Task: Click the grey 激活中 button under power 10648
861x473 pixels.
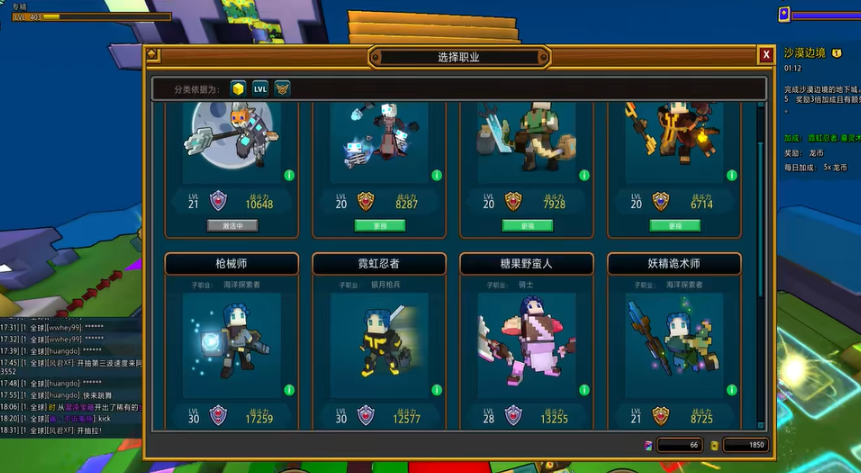Action: click(232, 226)
